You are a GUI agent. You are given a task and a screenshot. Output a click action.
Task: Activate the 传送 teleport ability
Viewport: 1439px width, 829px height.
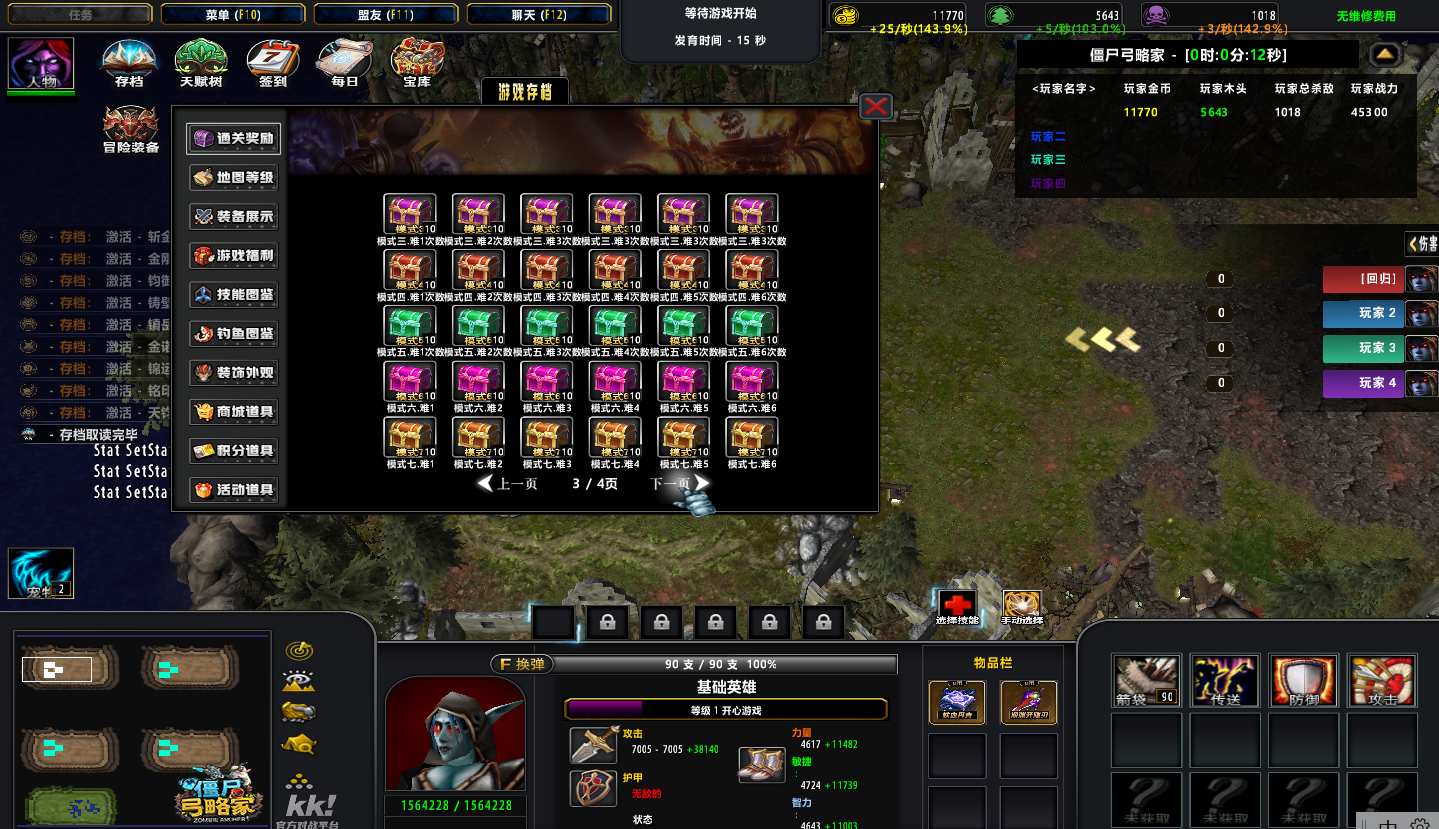[x=1225, y=681]
